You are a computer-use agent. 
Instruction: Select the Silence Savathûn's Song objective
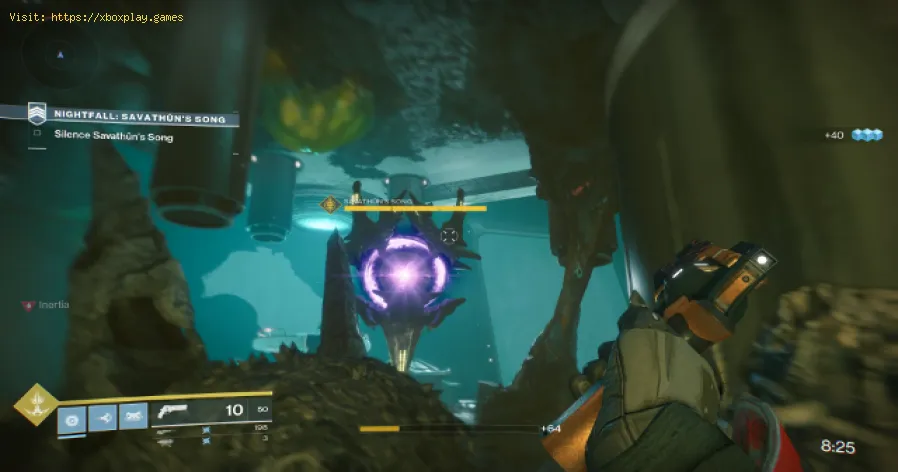(113, 136)
